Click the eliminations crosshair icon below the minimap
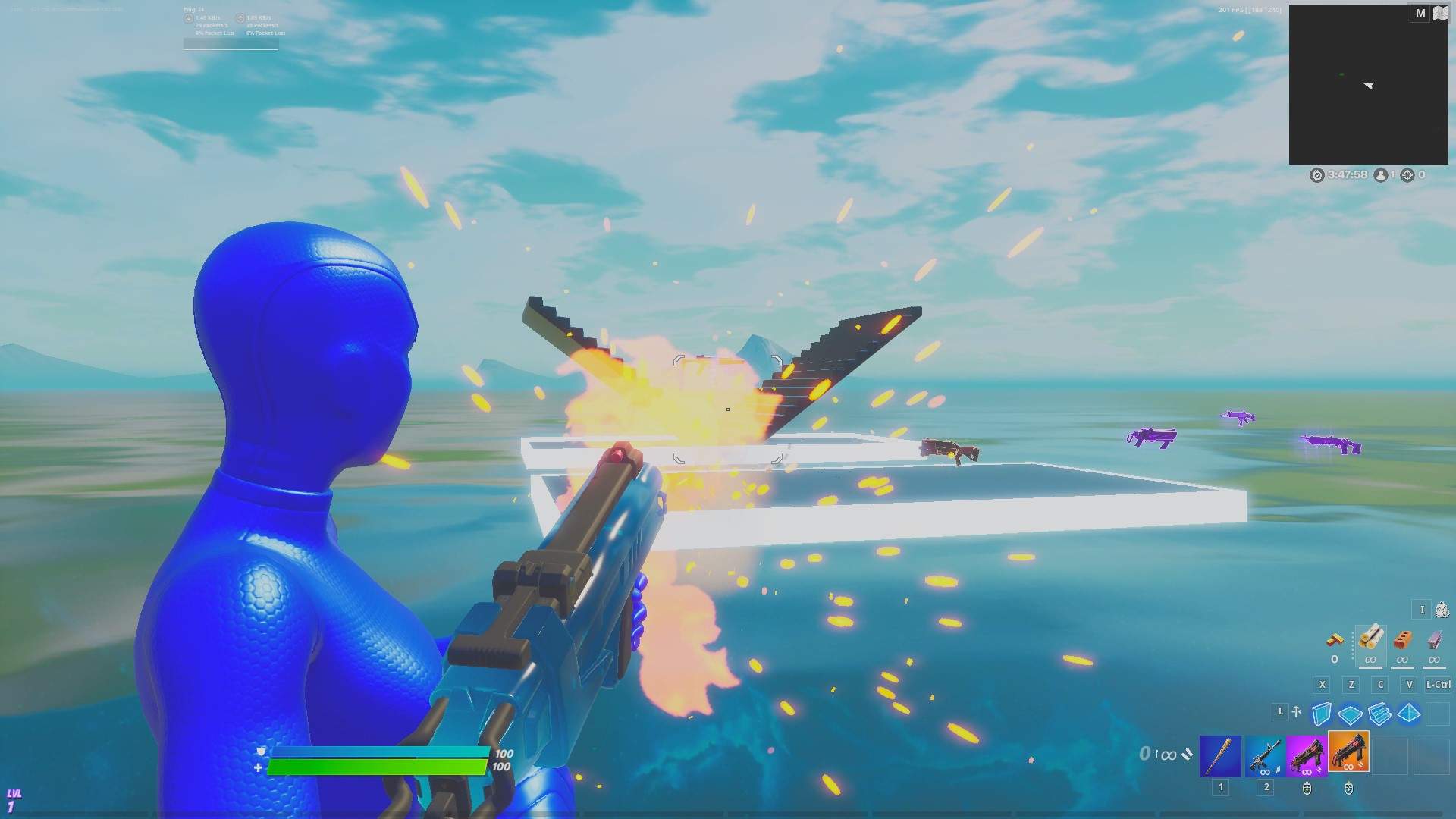Screen dimensions: 1456x819 tap(1407, 174)
